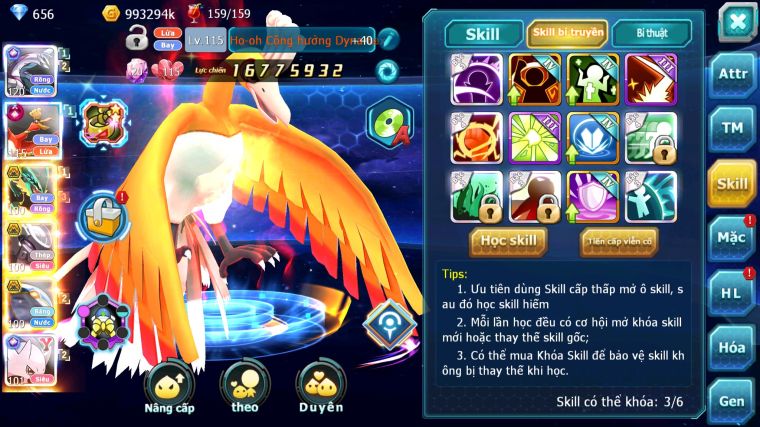The image size is (760, 427).
Task: Click the padlock icon with red alert
Action: coord(102,212)
